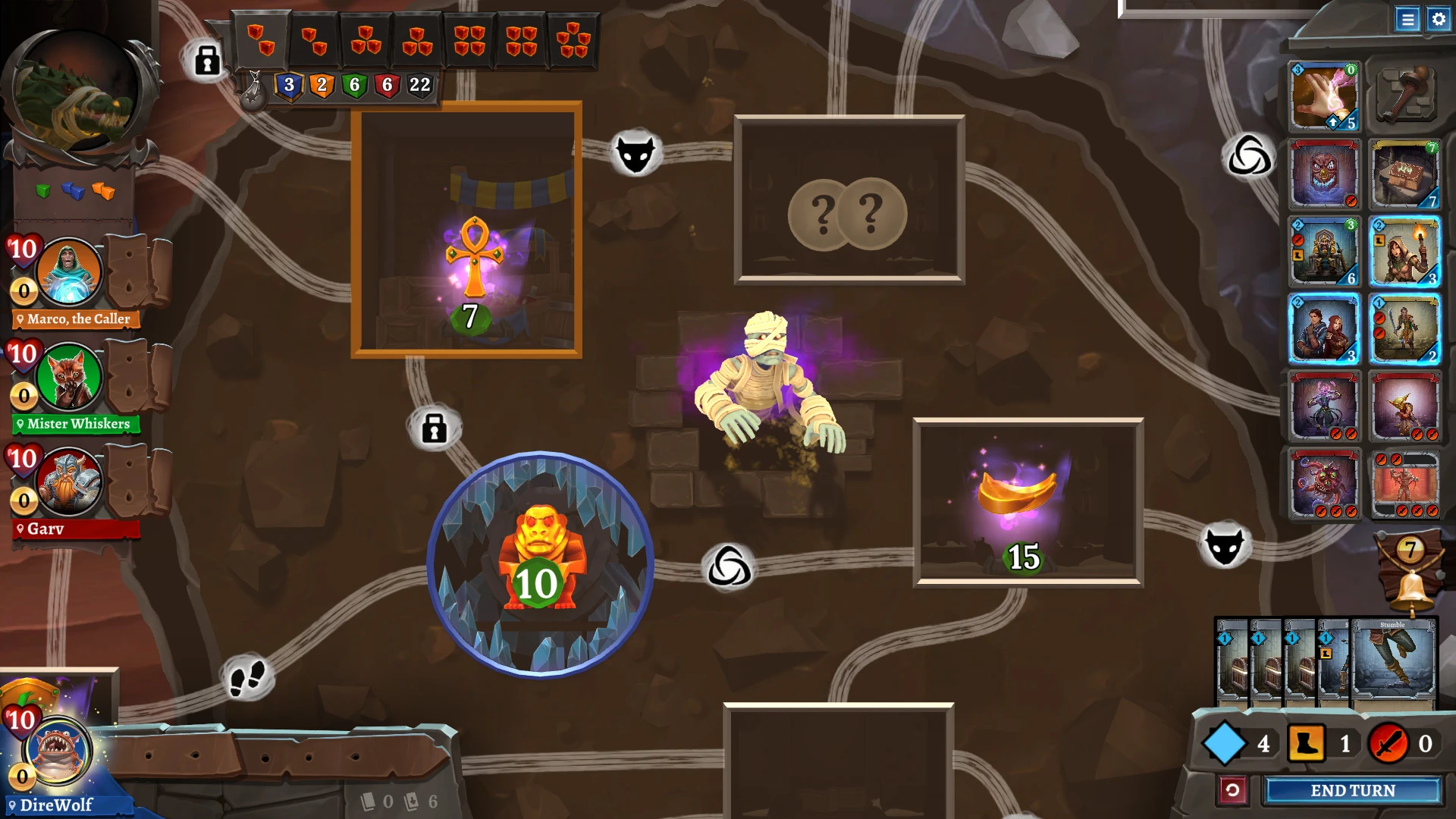This screenshot has height=819, width=1456.
Task: Open the settings gear at top right
Action: (1438, 20)
